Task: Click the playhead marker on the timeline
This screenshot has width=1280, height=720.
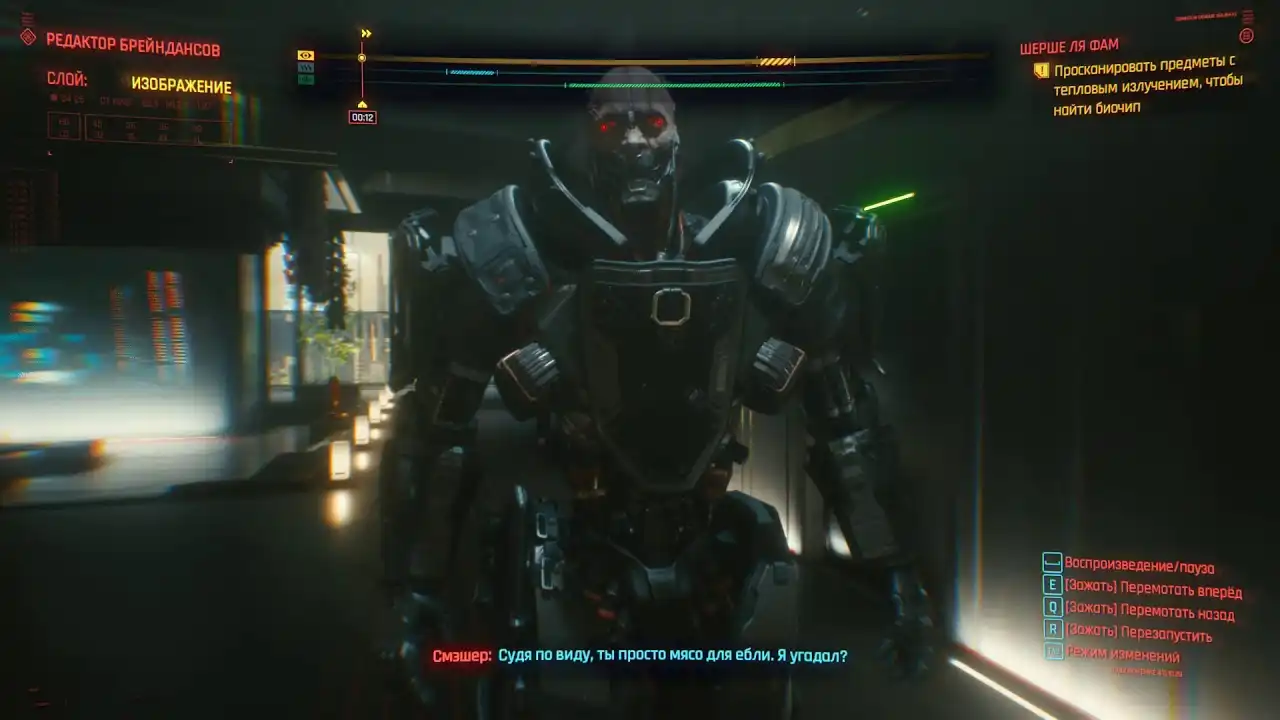Action: coord(362,58)
